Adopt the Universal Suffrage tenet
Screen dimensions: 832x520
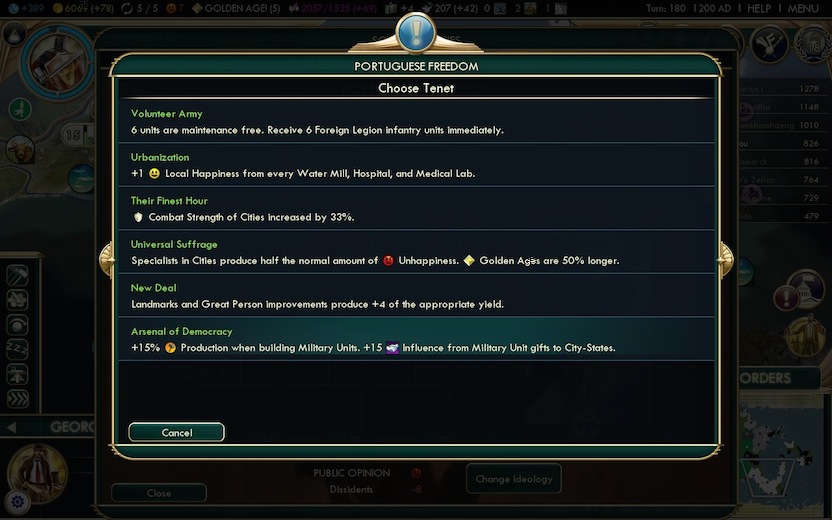click(x=416, y=252)
